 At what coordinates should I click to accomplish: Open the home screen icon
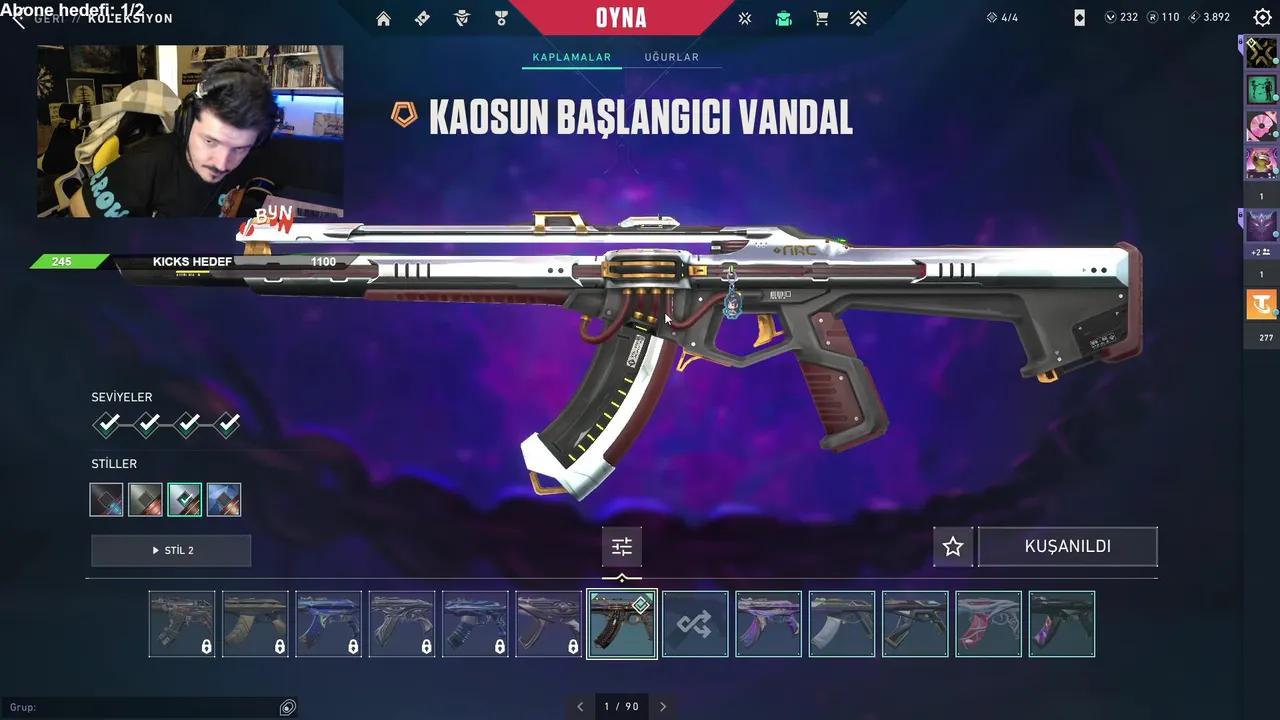(x=383, y=18)
